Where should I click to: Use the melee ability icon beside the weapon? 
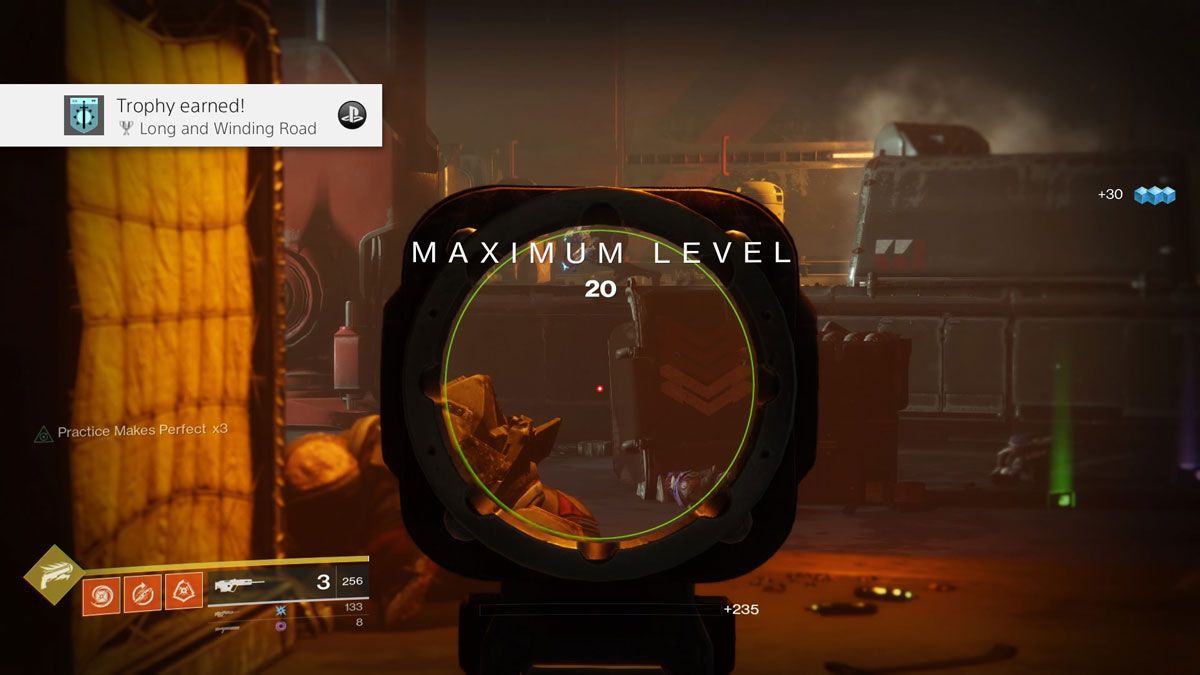pyautogui.click(x=183, y=595)
